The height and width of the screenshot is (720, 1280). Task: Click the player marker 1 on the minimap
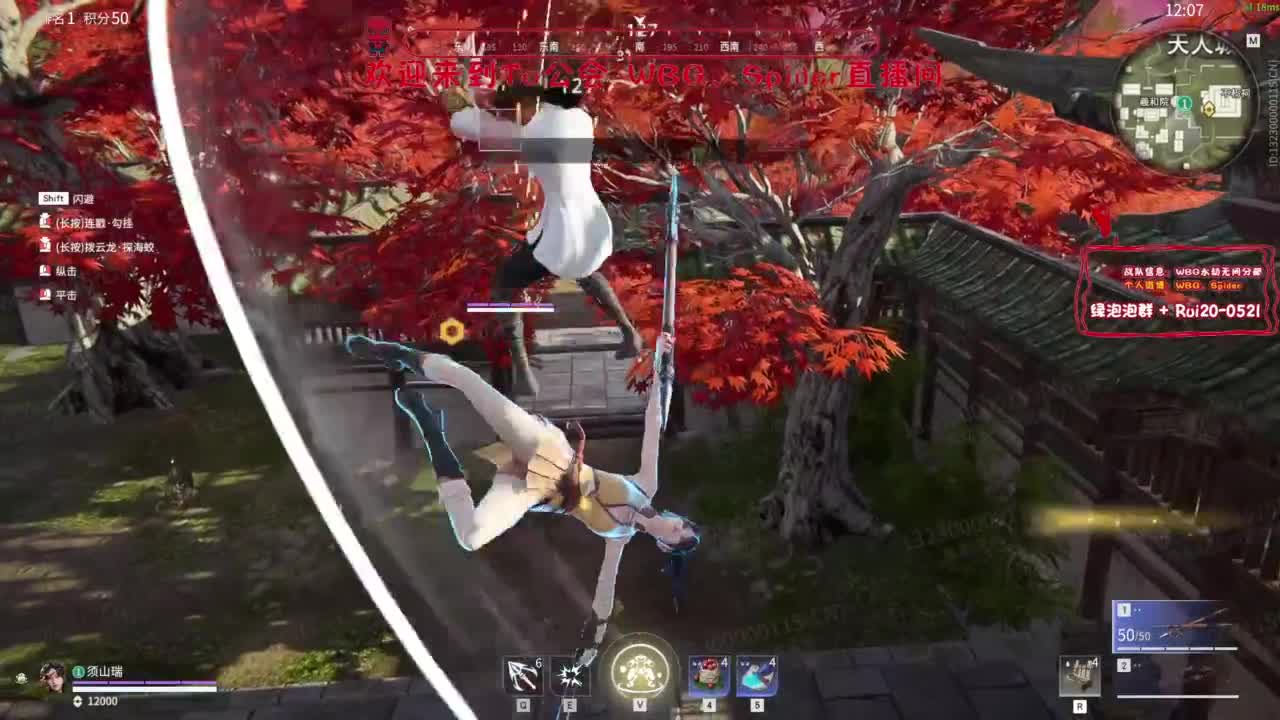coord(1185,100)
